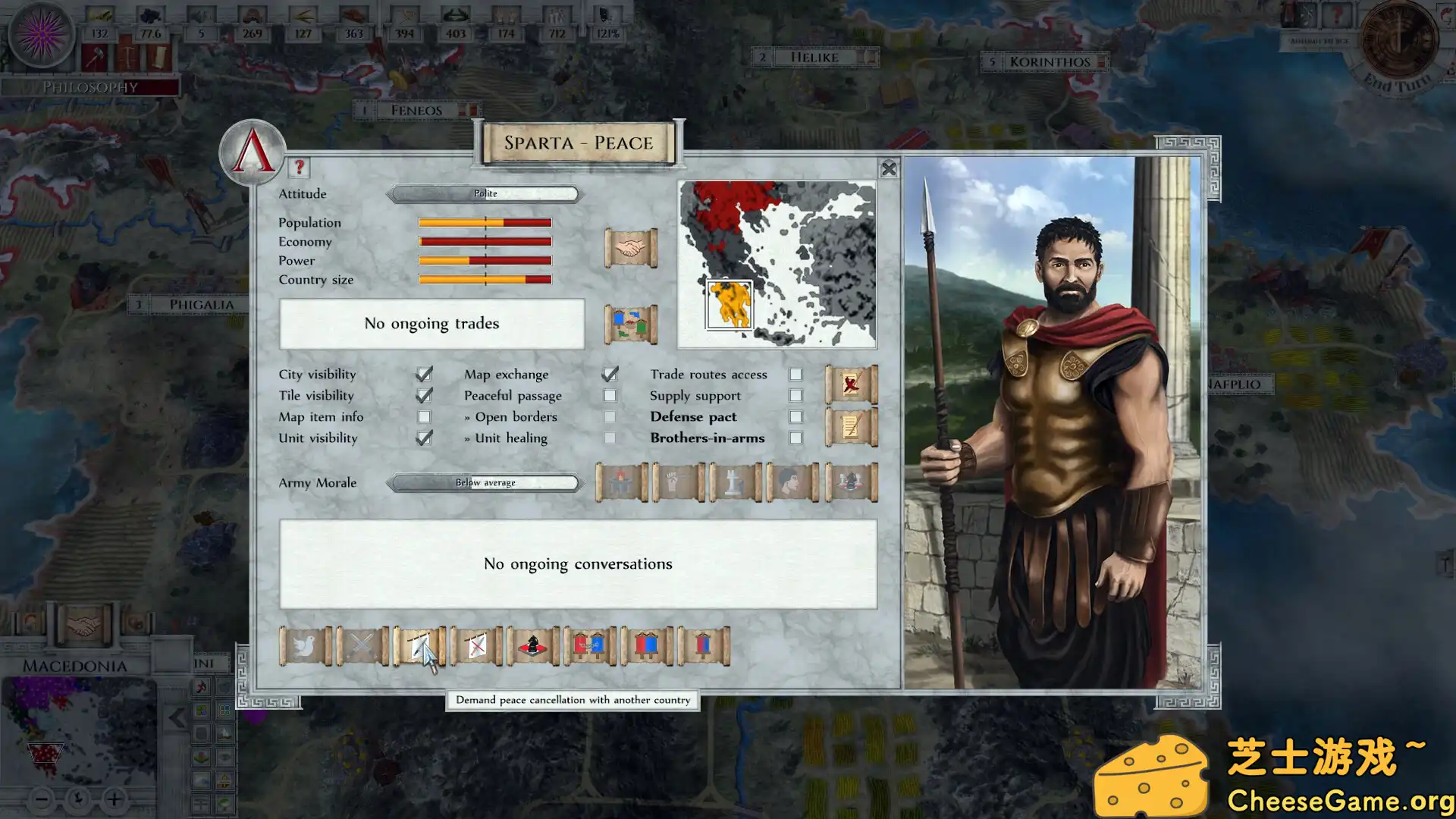Click the crossed swords declare war icon
Viewport: 1456px width, 819px height.
[x=362, y=645]
